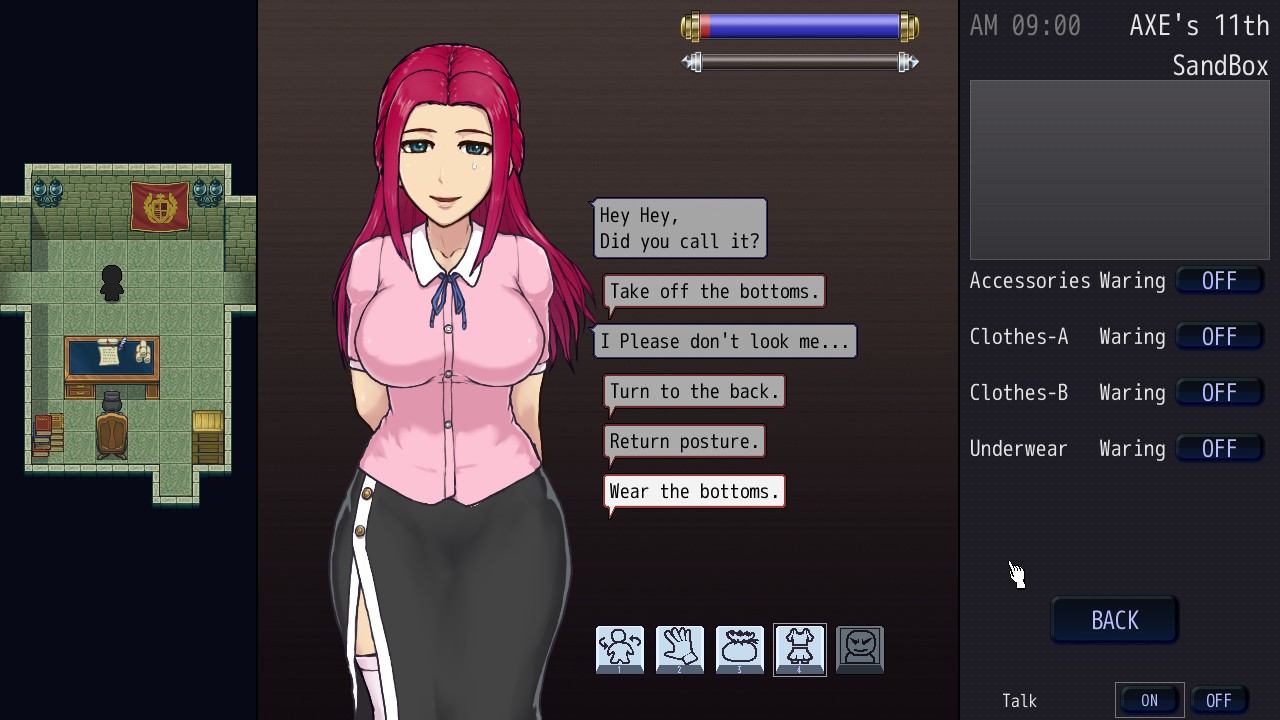1280x720 pixels.
Task: Choose the 'Take off the bottoms.' option
Action: (714, 292)
